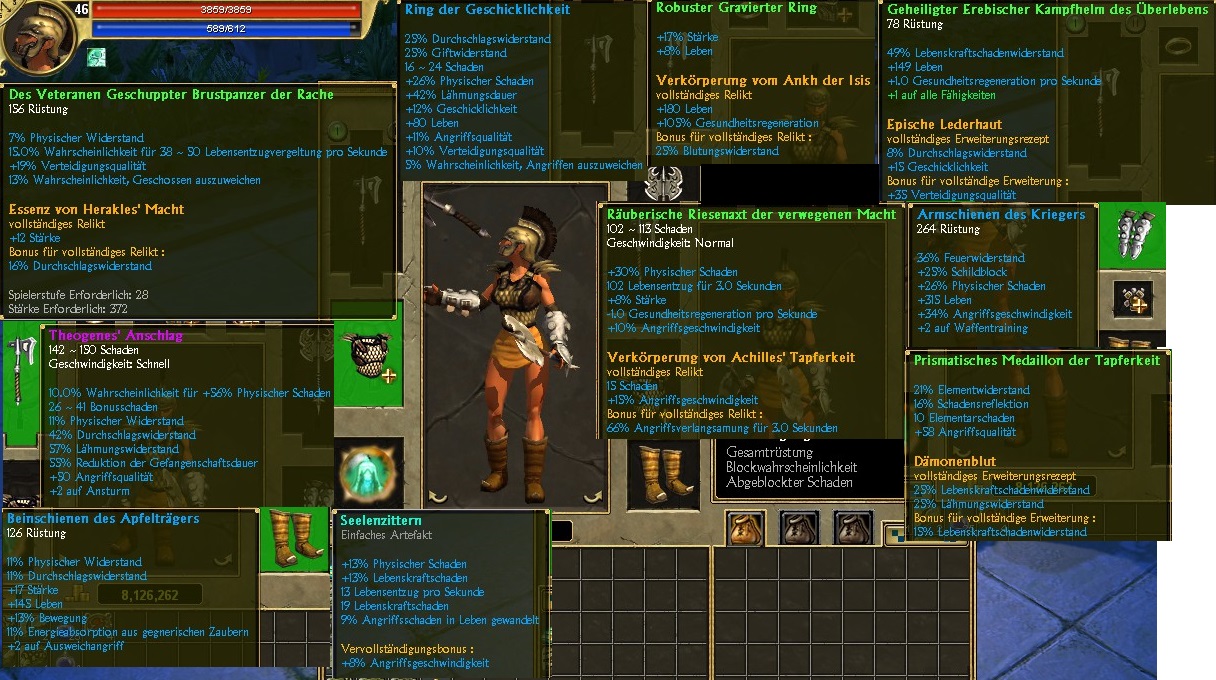Select the scale chest armor slot
Screen dimensions: 1216x680
[x=367, y=357]
